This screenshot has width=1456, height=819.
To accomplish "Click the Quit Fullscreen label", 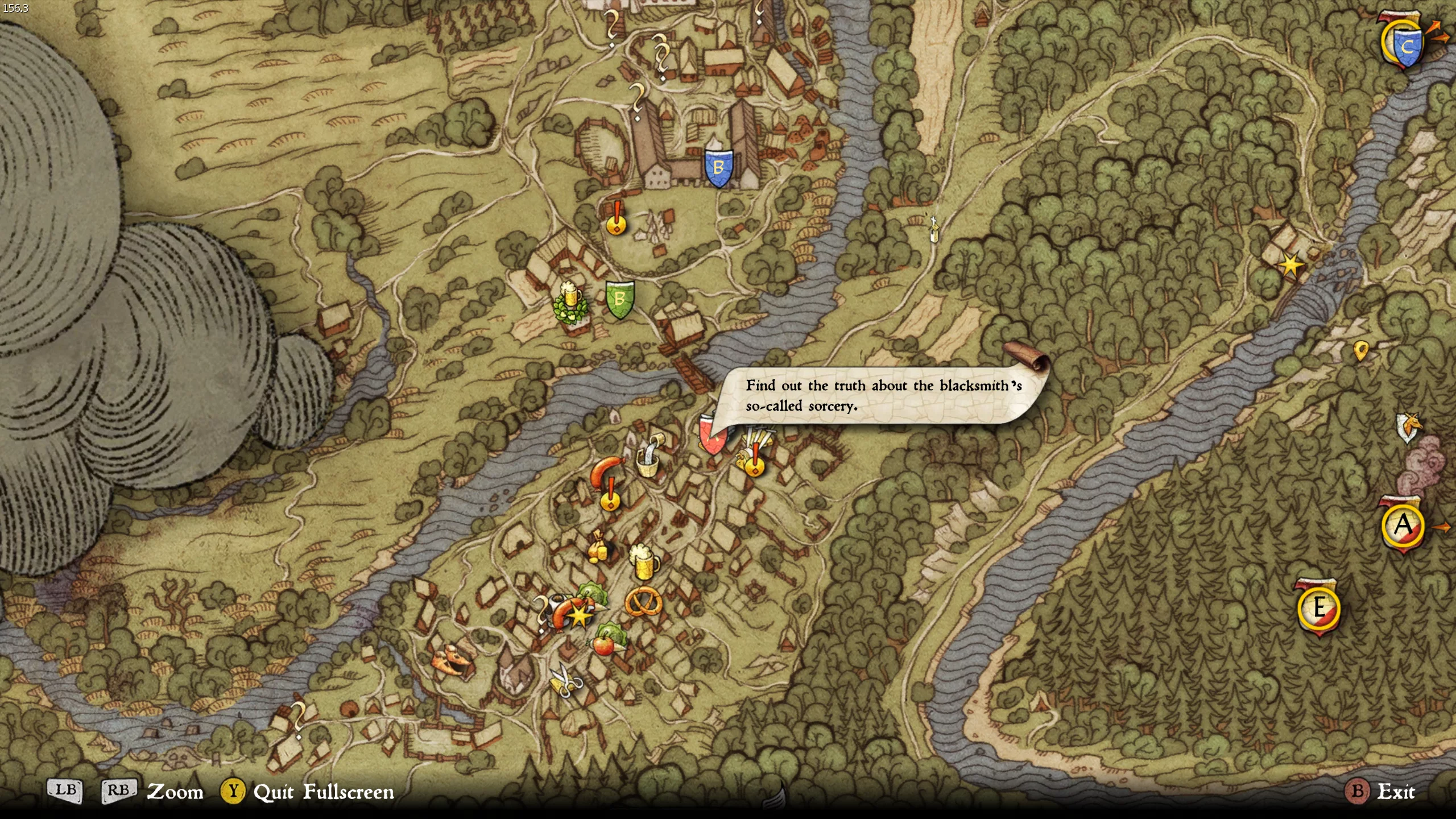I will [x=323, y=792].
